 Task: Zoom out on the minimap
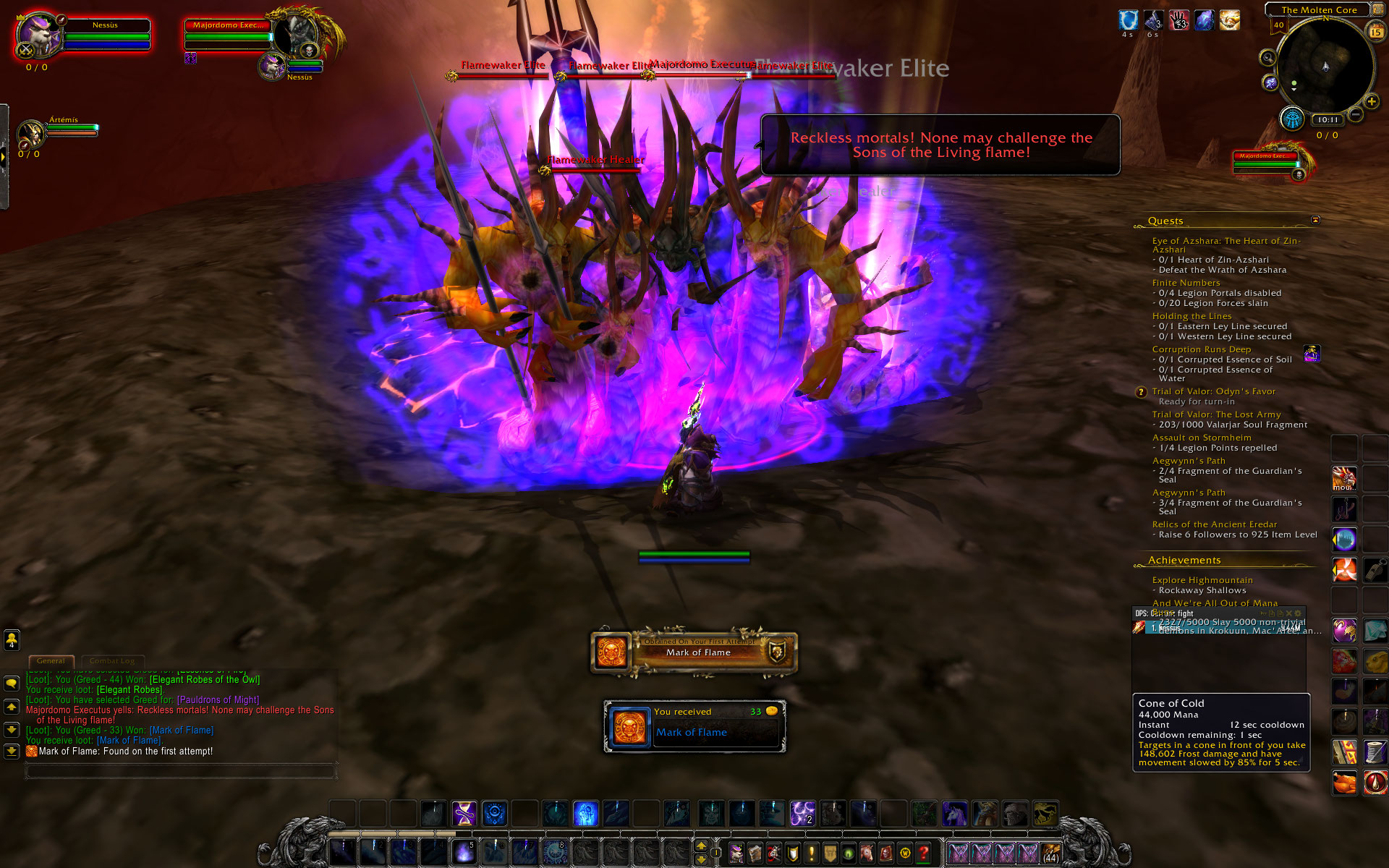pyautogui.click(x=1356, y=114)
